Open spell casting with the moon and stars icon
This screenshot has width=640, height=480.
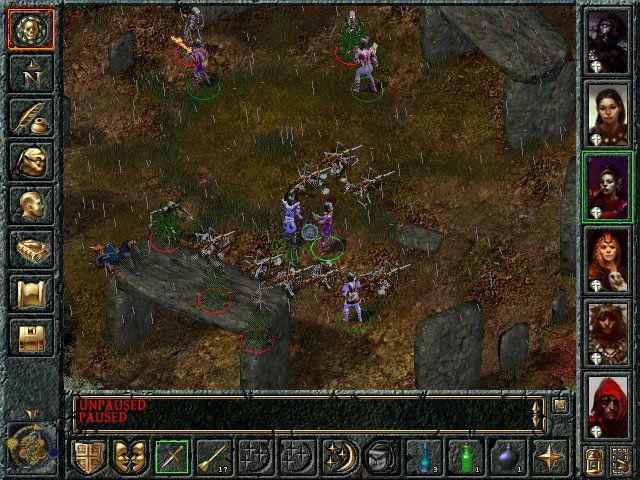pos(337,457)
